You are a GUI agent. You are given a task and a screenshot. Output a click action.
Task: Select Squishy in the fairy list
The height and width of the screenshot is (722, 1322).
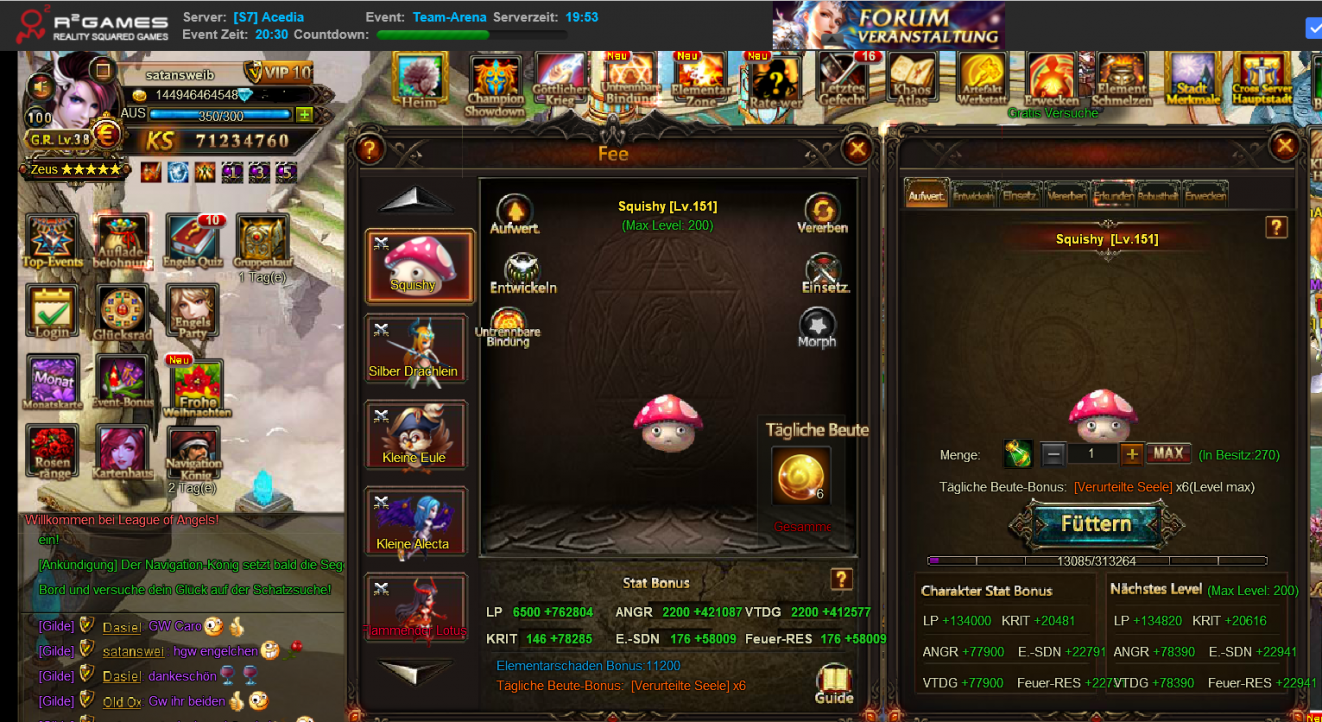click(419, 266)
